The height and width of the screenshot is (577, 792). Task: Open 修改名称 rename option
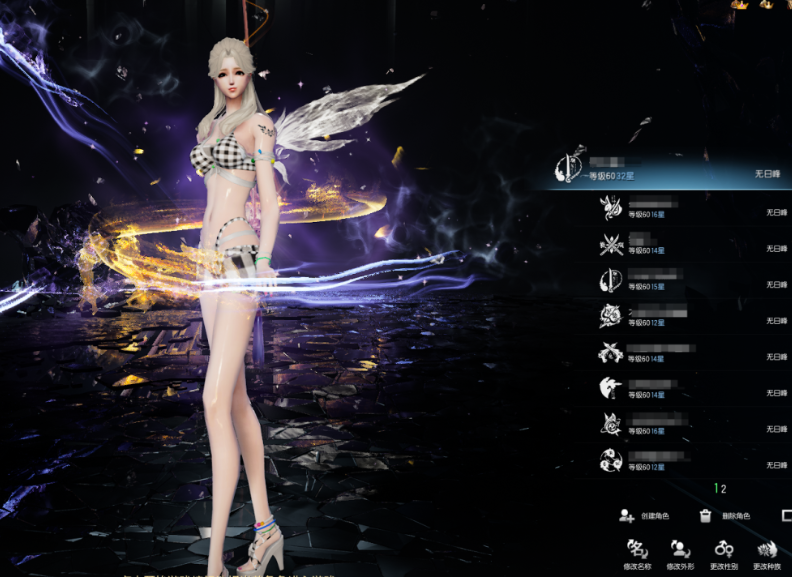[x=636, y=552]
